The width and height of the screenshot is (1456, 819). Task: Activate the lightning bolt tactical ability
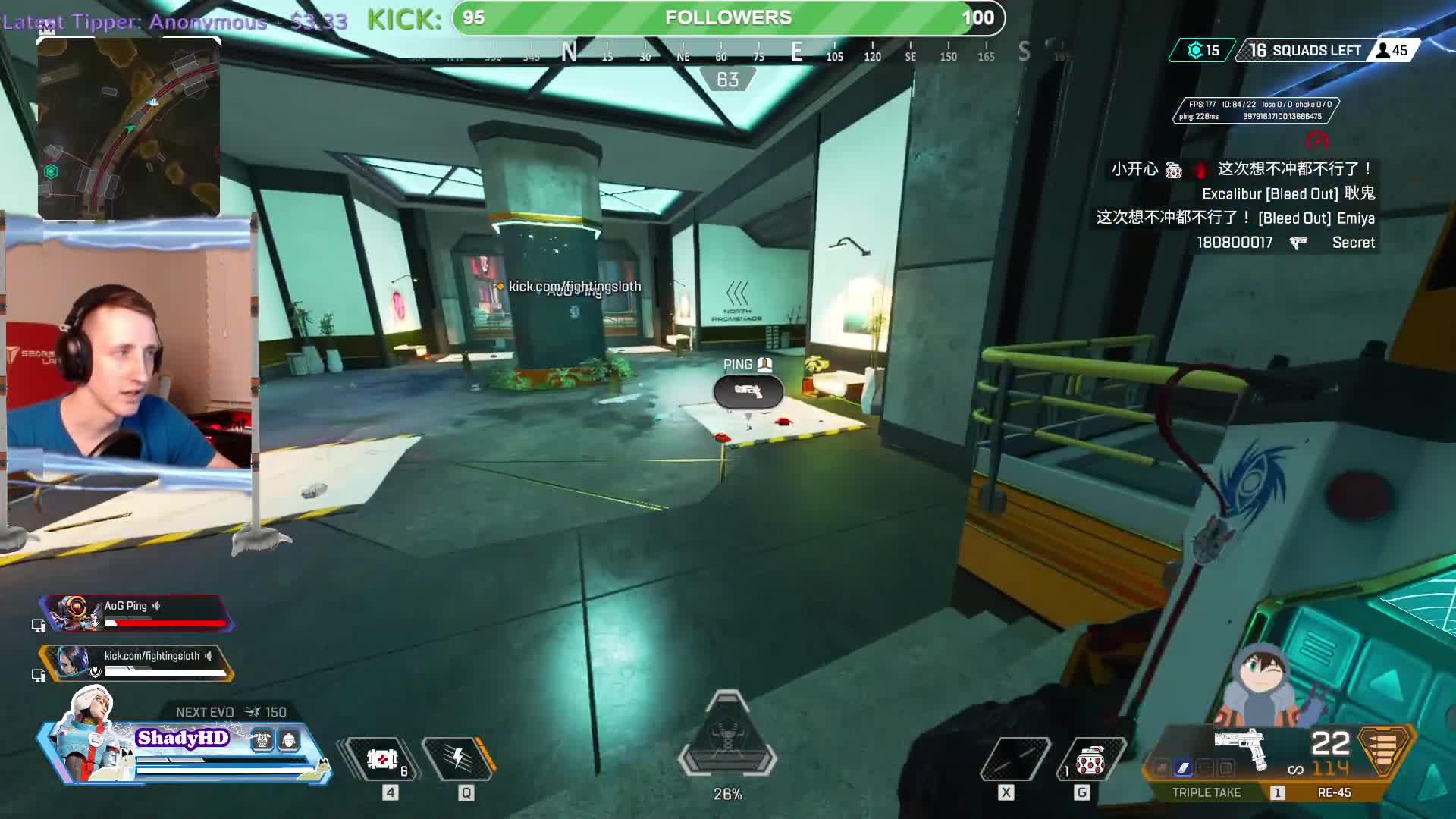click(458, 758)
